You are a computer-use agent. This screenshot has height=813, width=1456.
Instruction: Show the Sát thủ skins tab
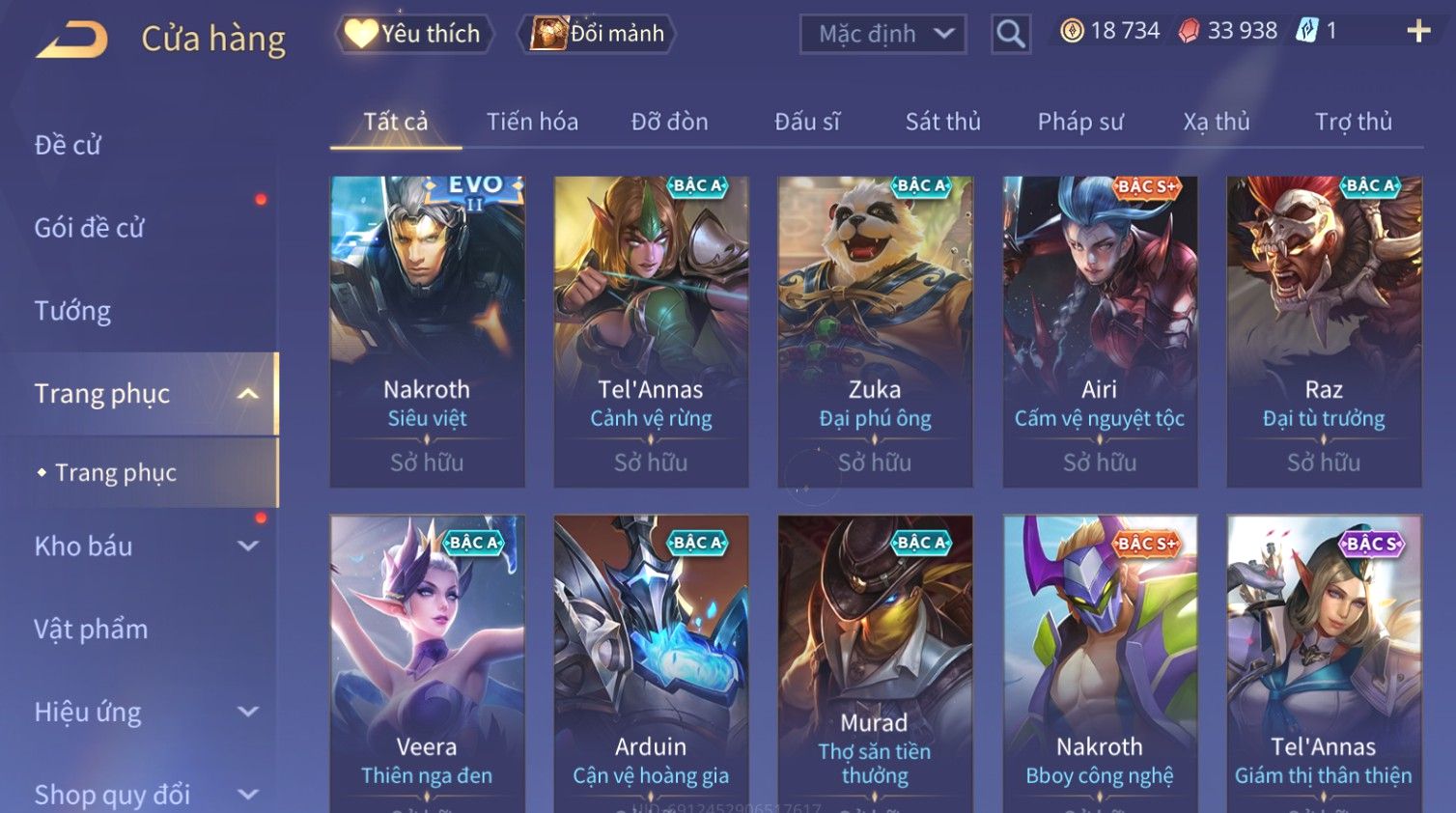pyautogui.click(x=942, y=122)
